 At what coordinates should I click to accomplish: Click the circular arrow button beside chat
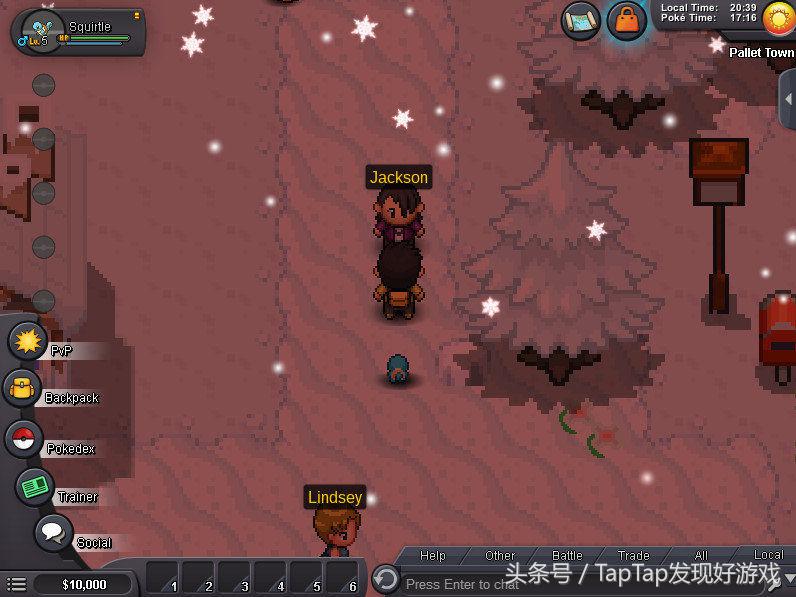pos(386,578)
